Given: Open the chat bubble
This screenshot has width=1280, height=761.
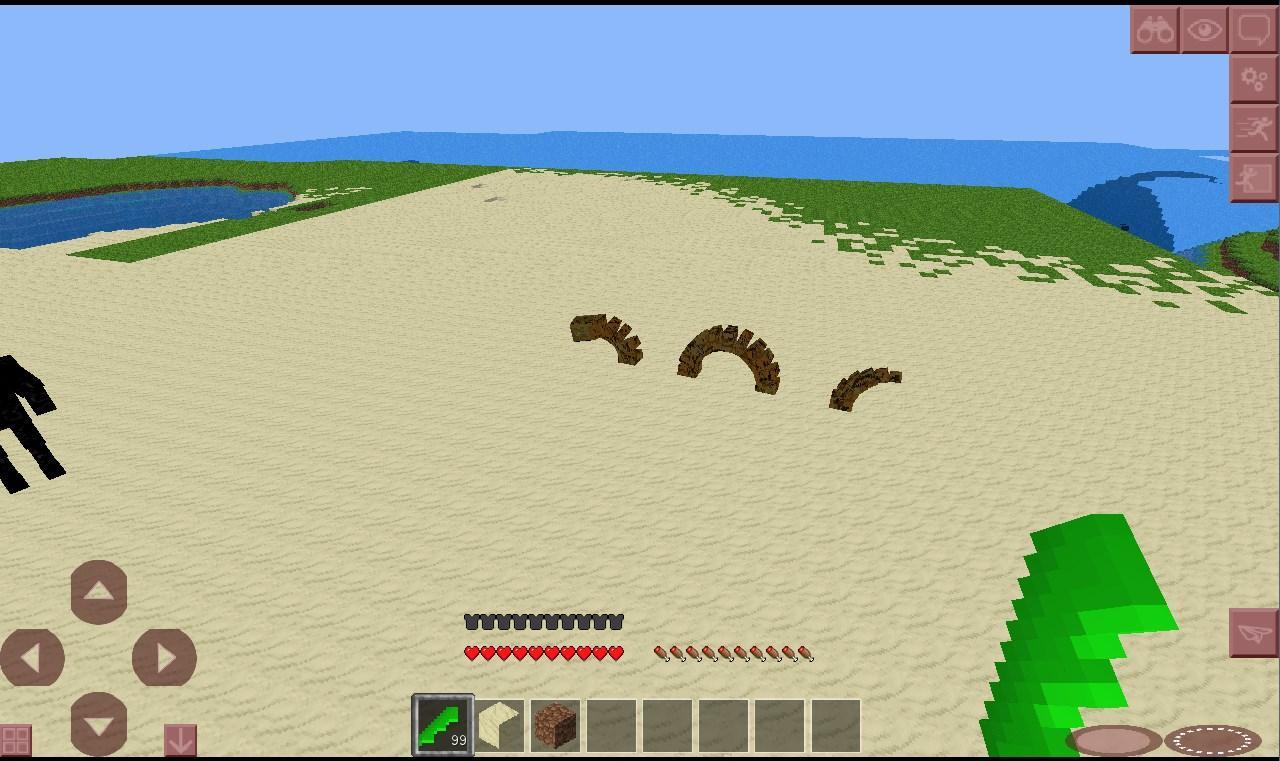Looking at the screenshot, I should (x=1255, y=28).
